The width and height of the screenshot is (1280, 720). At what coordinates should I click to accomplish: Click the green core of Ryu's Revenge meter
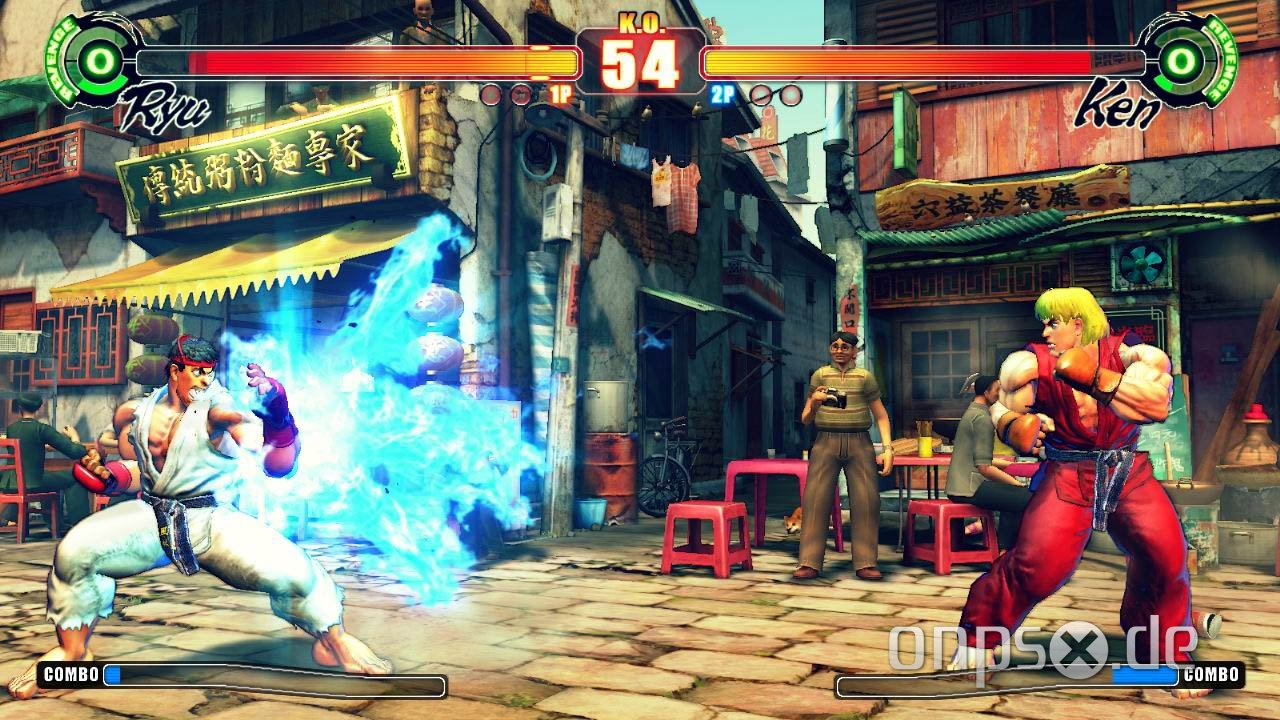pyautogui.click(x=98, y=60)
